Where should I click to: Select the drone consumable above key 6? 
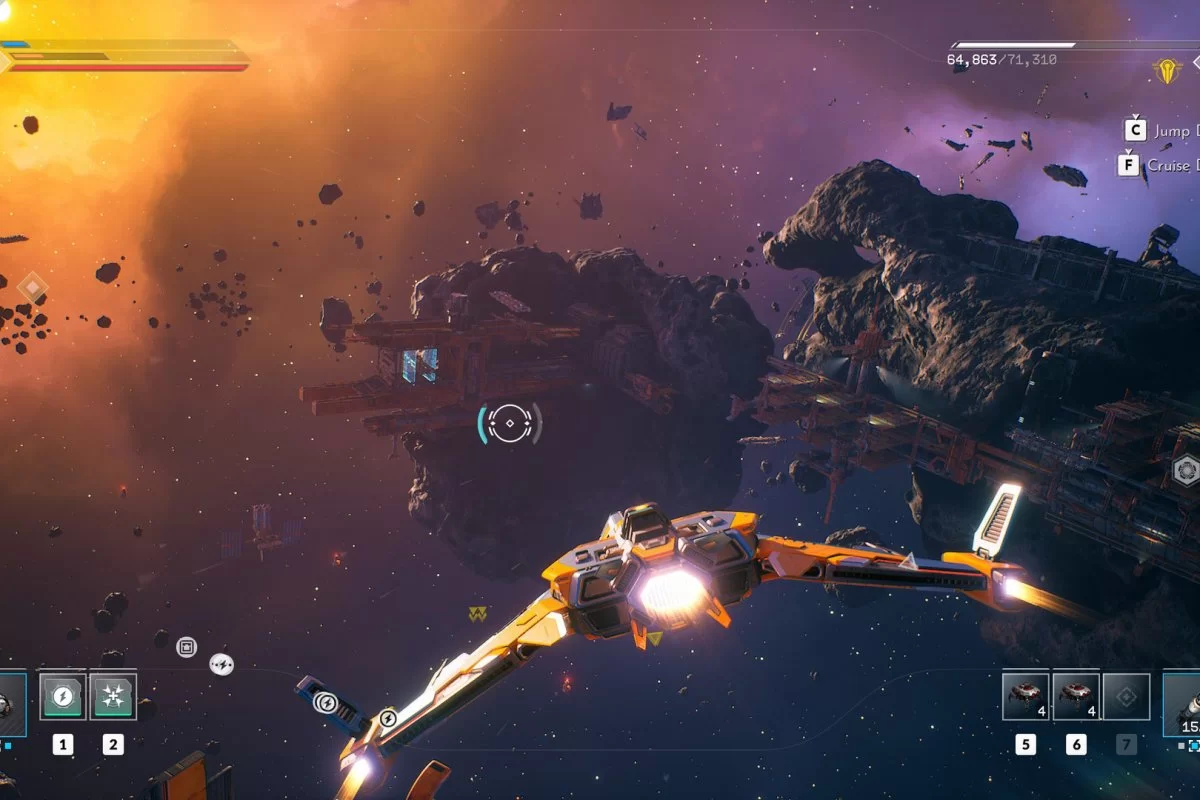(1076, 696)
